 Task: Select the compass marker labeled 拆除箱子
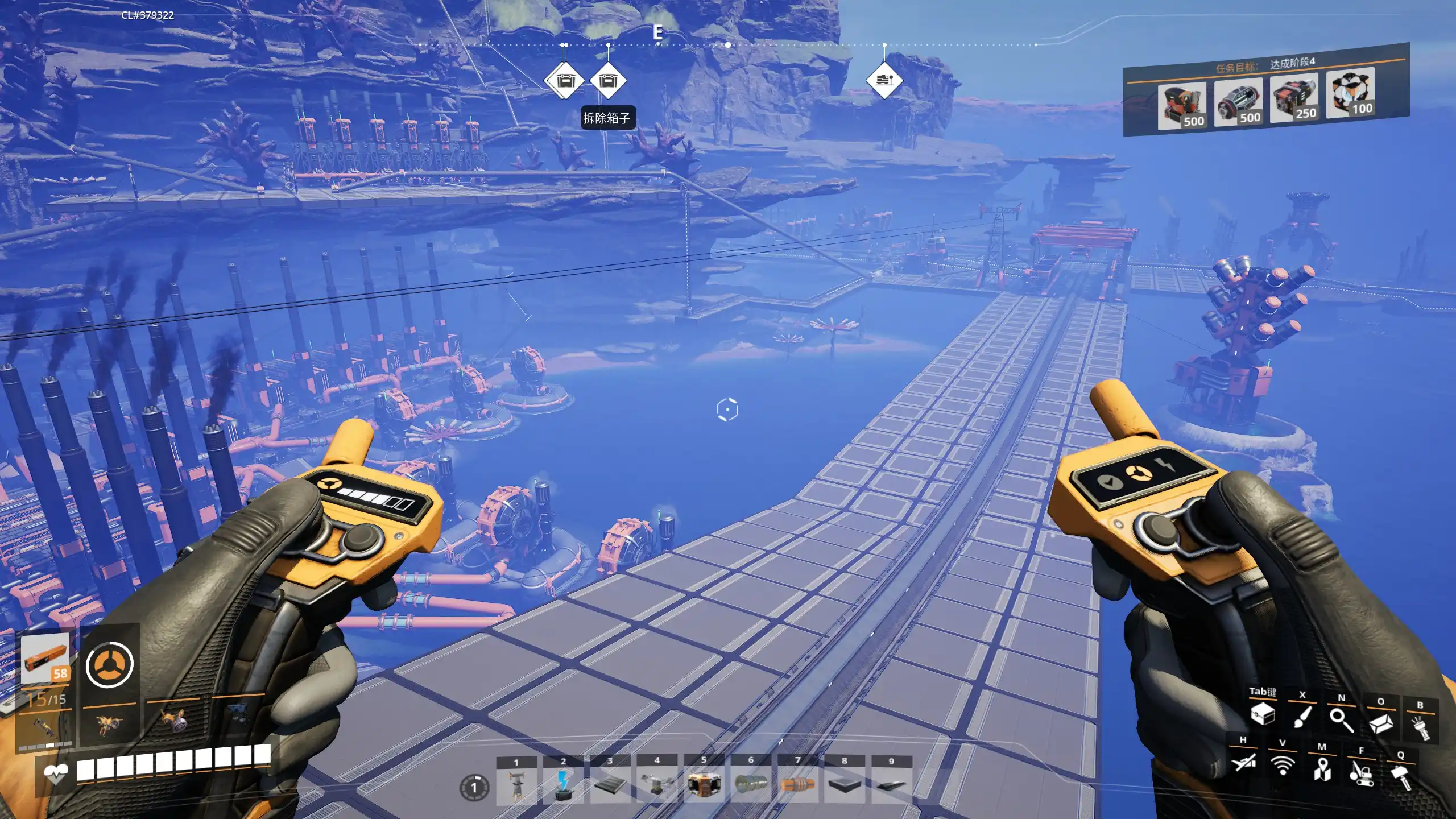tap(608, 81)
